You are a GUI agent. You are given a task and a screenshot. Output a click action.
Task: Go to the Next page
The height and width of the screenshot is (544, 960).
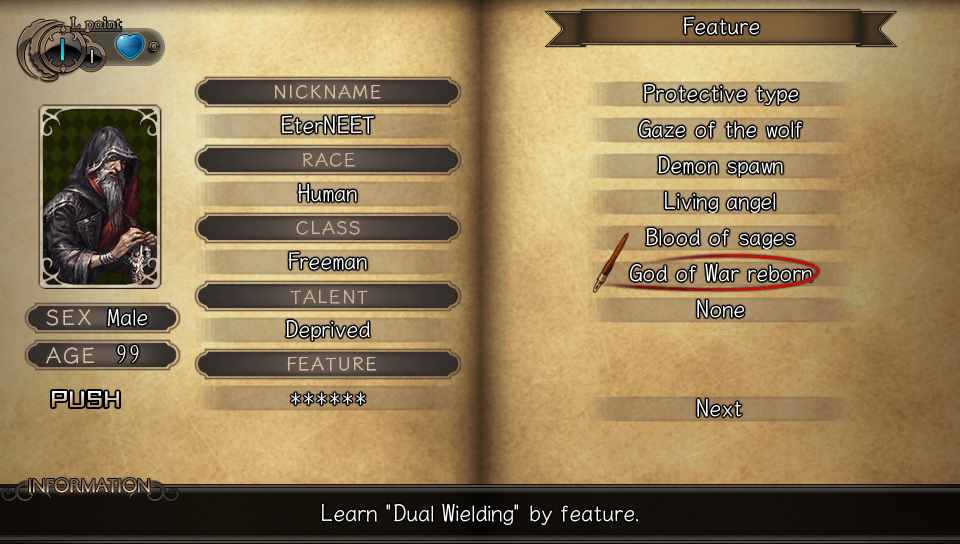[x=720, y=408]
